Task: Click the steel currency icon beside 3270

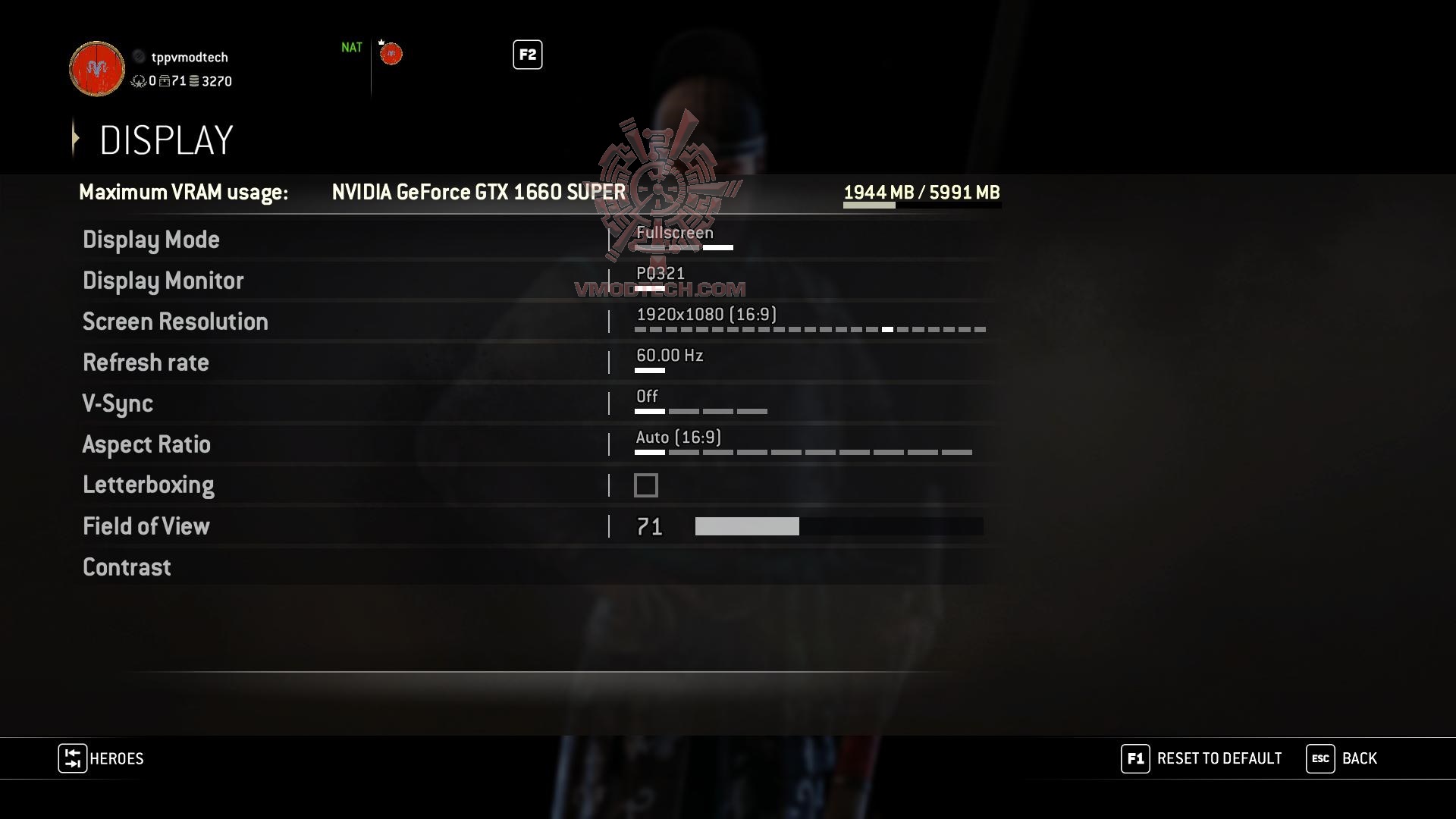Action: pos(194,82)
